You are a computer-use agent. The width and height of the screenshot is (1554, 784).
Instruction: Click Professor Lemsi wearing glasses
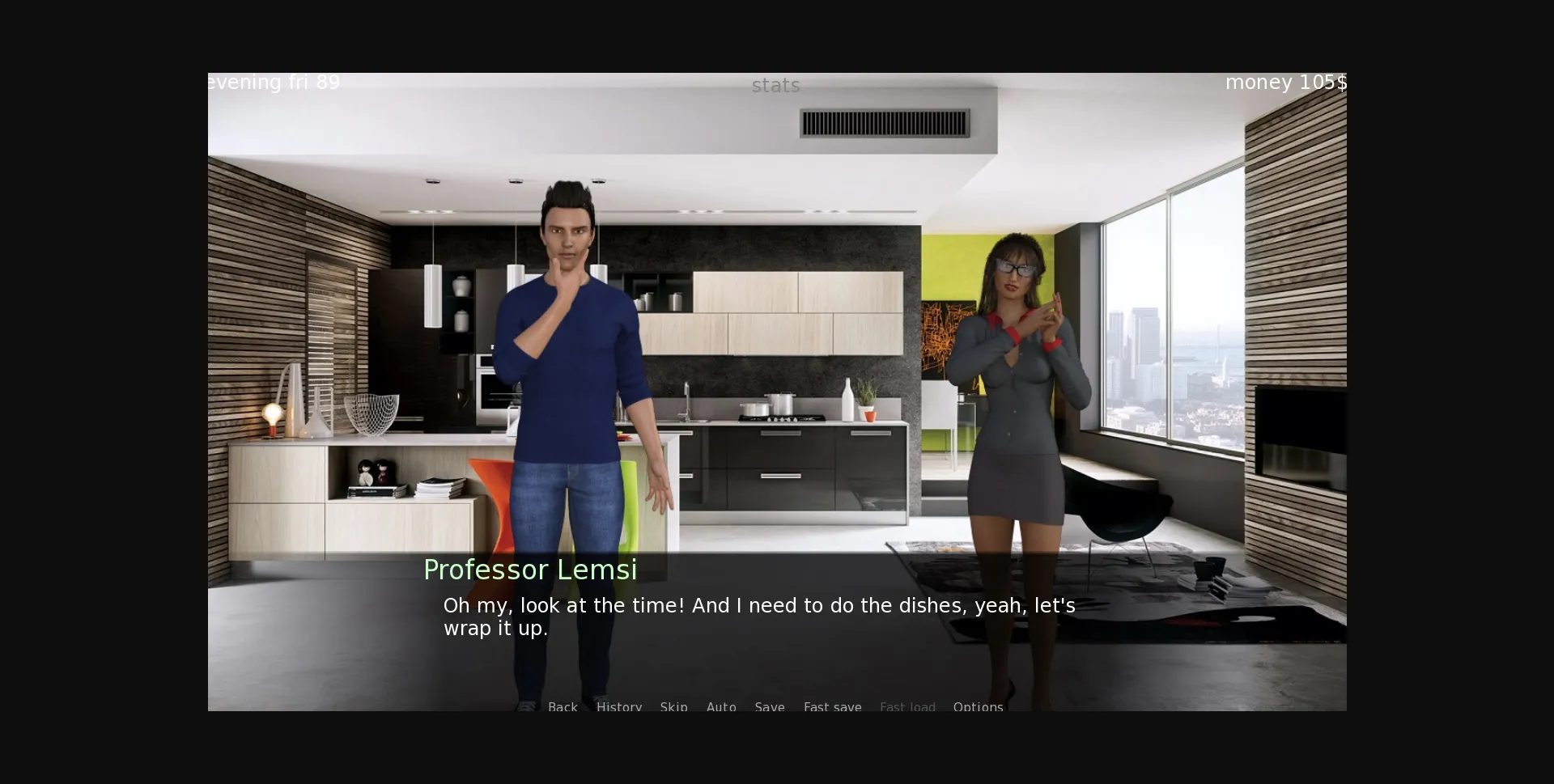[x=1016, y=364]
